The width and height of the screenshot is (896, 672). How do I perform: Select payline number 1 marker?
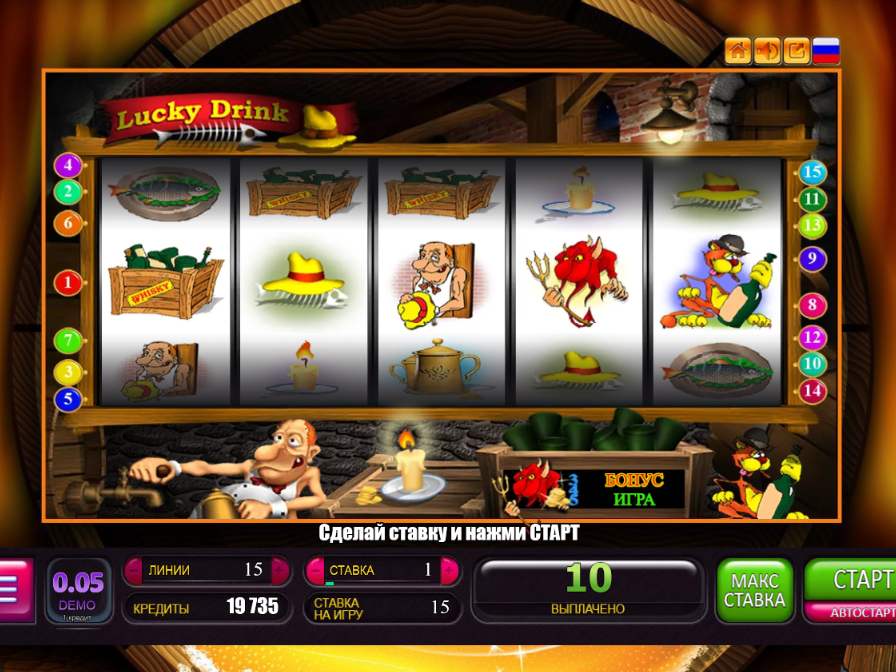coord(67,283)
